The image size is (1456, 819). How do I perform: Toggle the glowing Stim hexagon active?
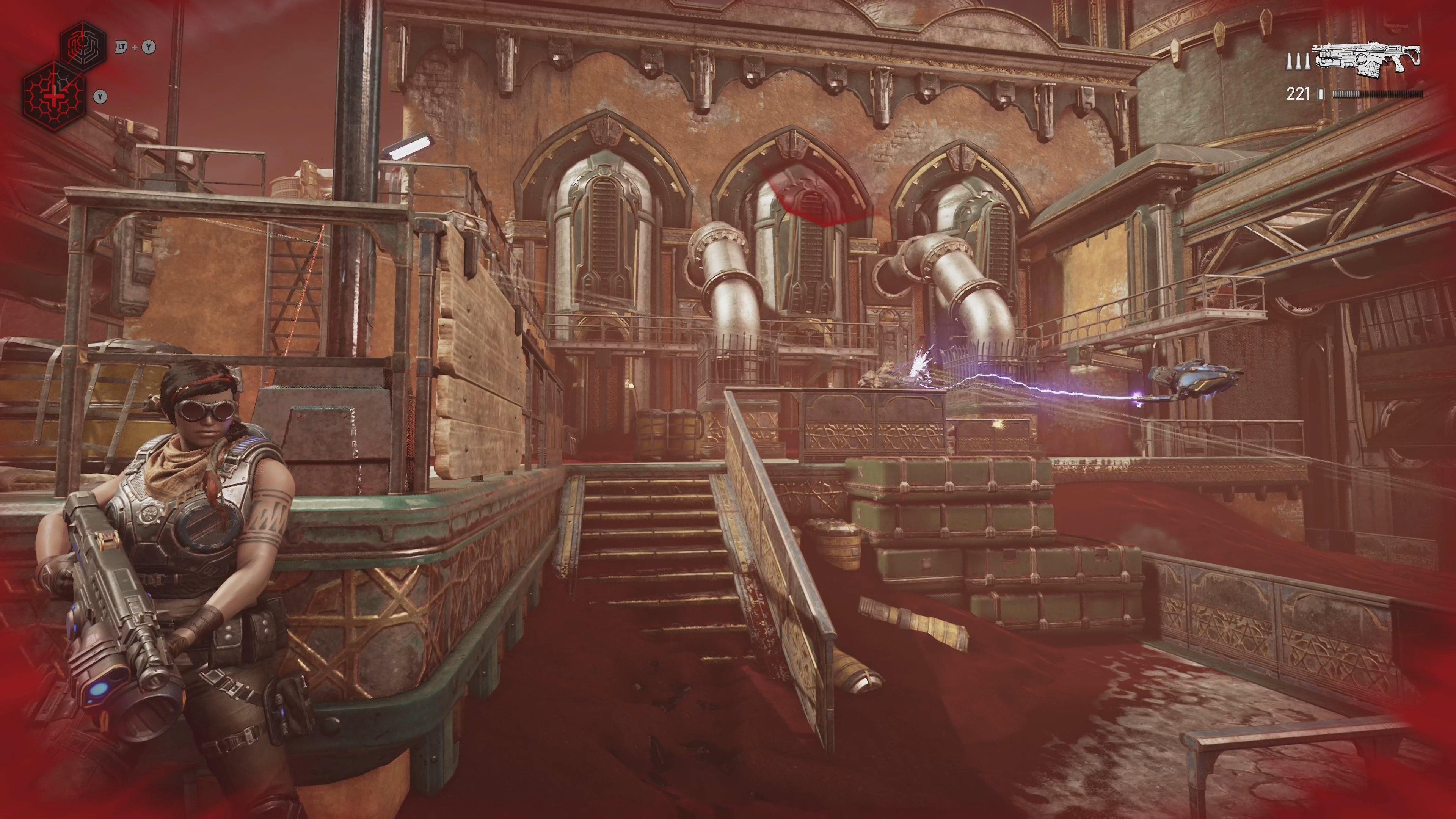[x=54, y=97]
